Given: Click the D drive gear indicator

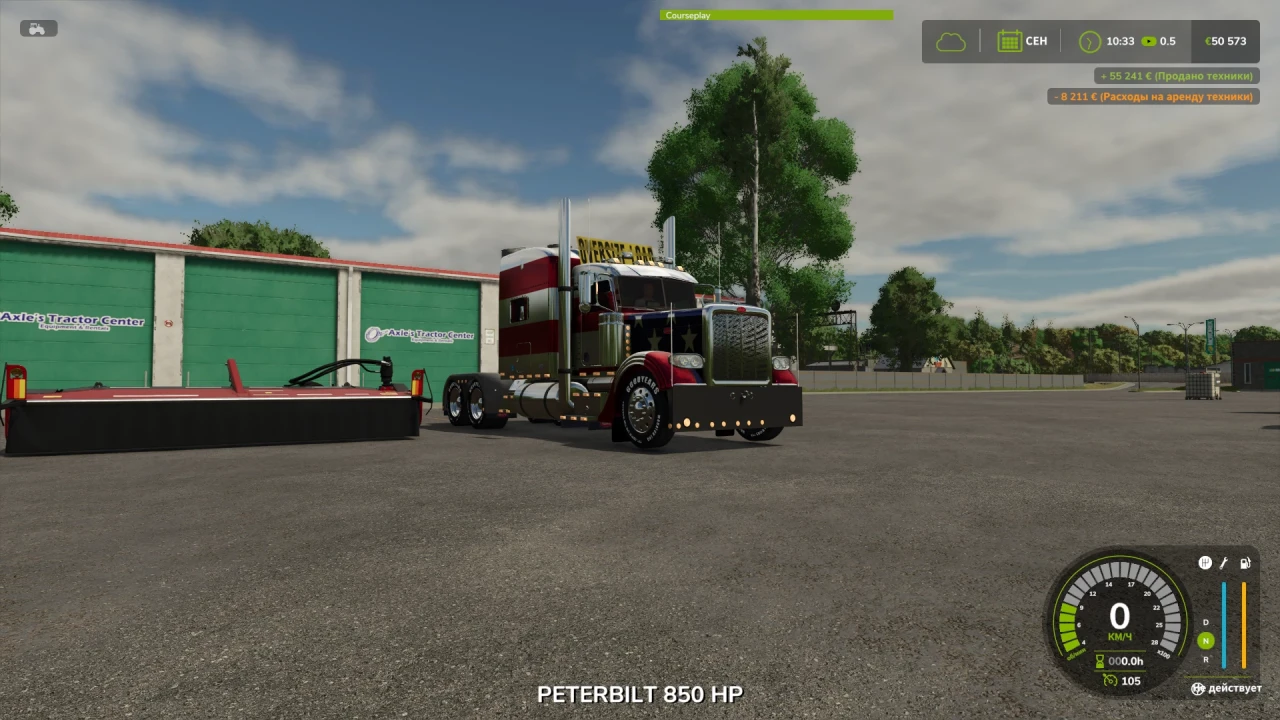Looking at the screenshot, I should (x=1205, y=621).
